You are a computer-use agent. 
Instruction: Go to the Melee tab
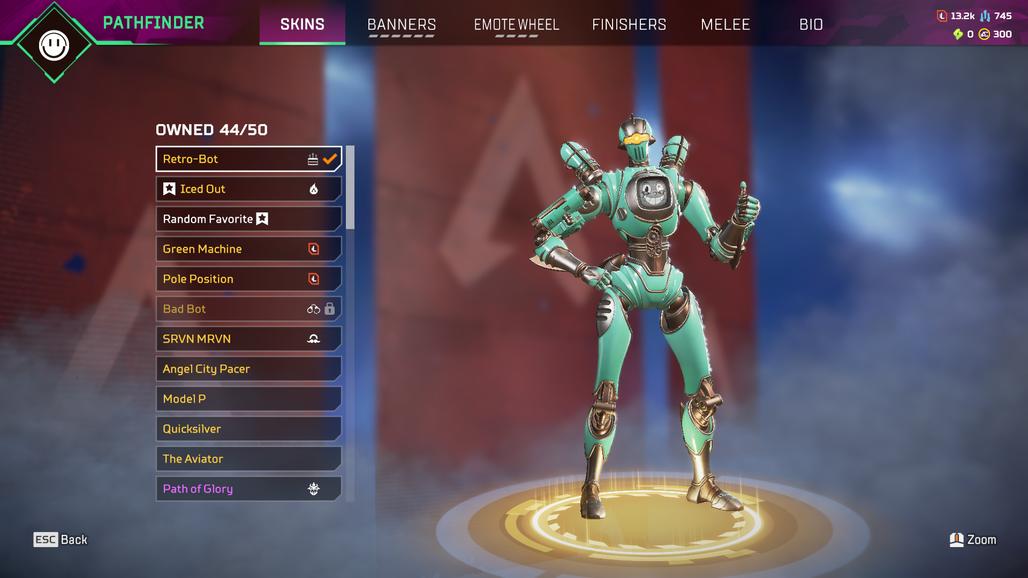[x=725, y=24]
